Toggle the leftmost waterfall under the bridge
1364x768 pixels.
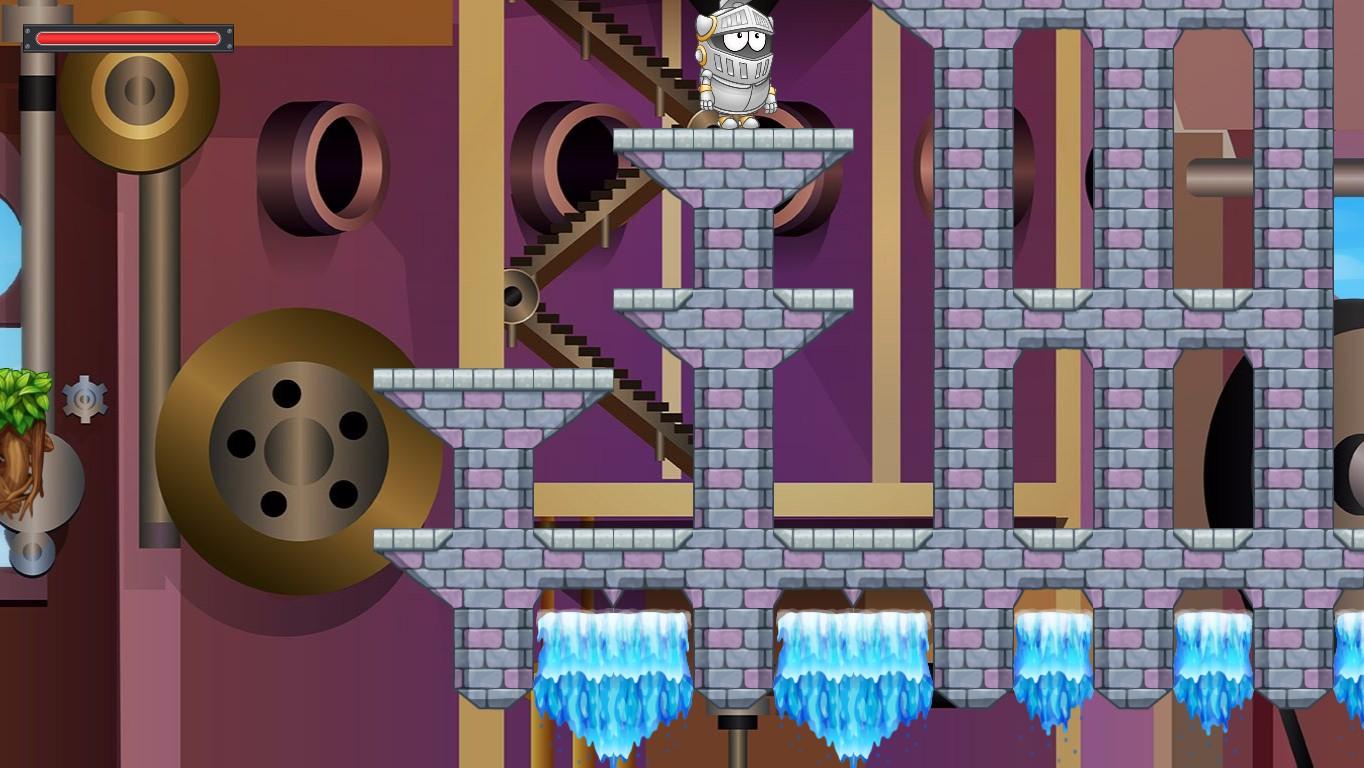pos(612,670)
